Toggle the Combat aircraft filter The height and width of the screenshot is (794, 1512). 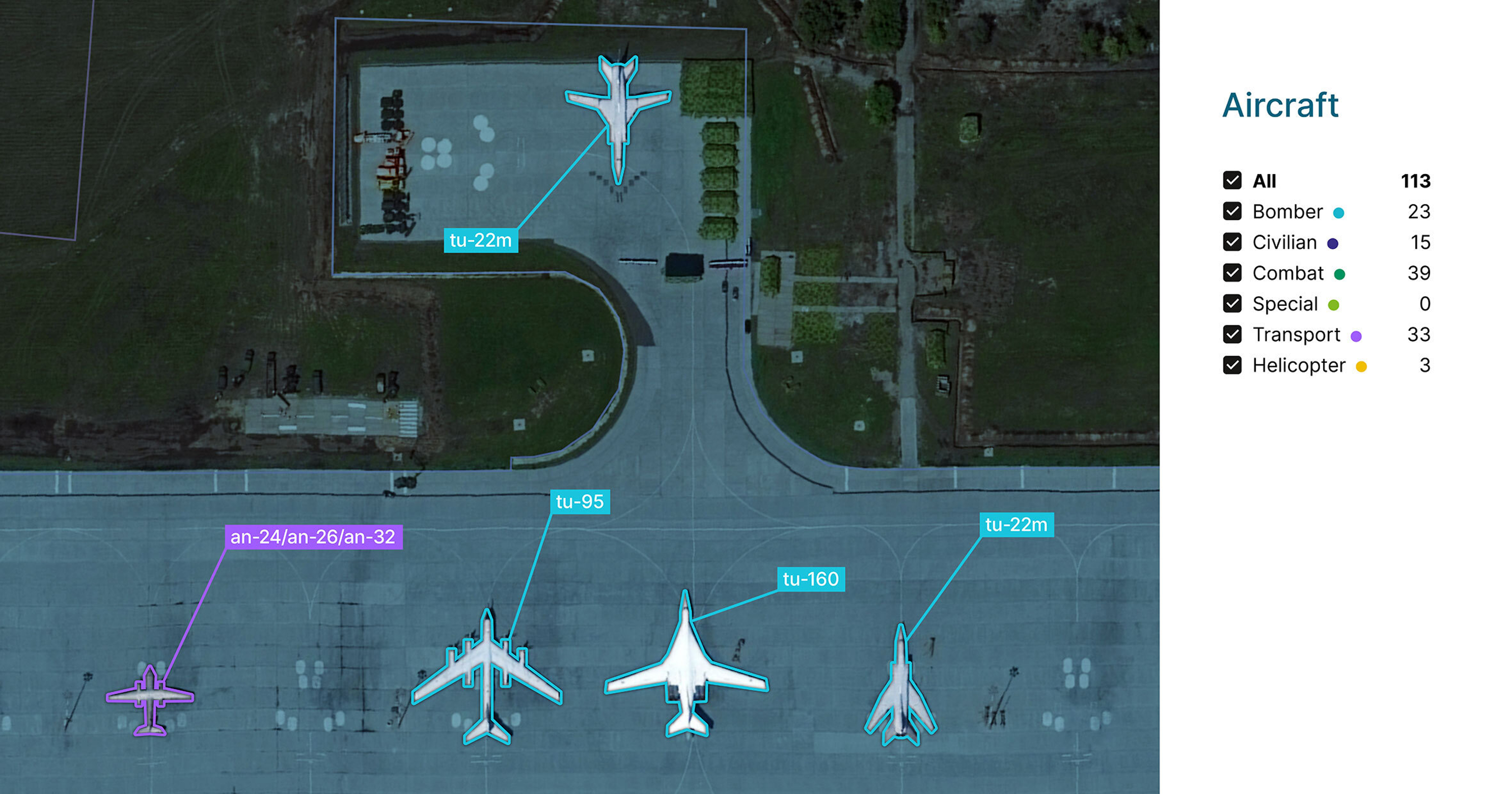coord(1232,273)
